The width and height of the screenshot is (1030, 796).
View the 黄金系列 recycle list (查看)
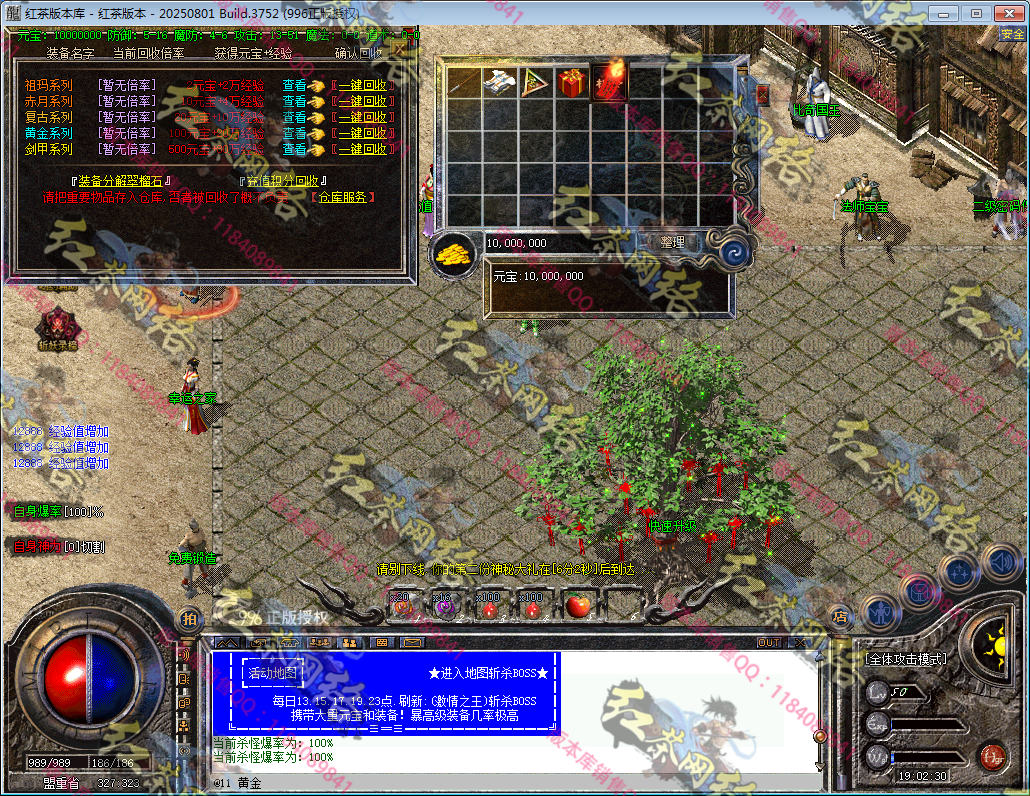point(294,133)
